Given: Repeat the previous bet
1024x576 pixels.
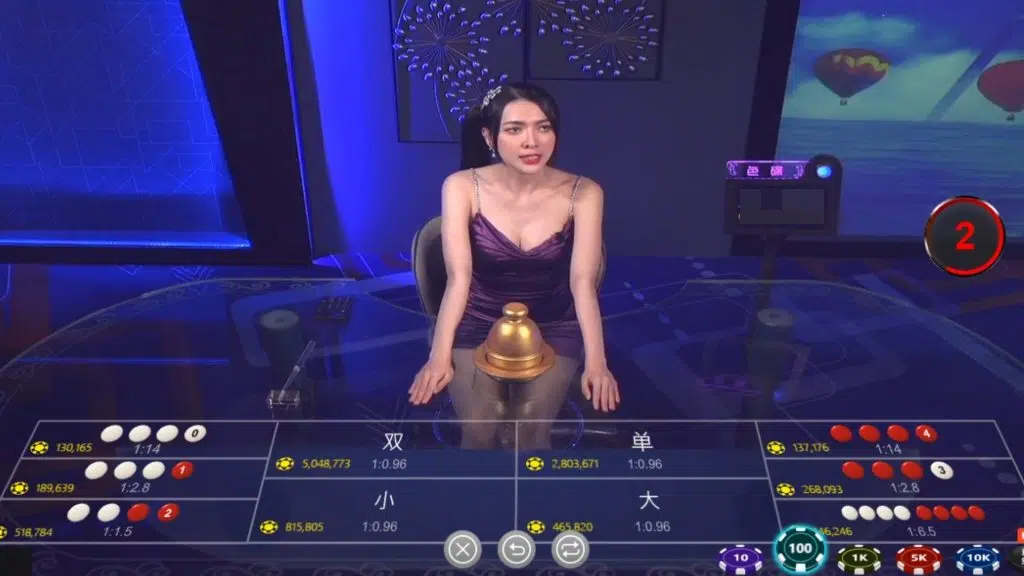Looking at the screenshot, I should [x=570, y=548].
